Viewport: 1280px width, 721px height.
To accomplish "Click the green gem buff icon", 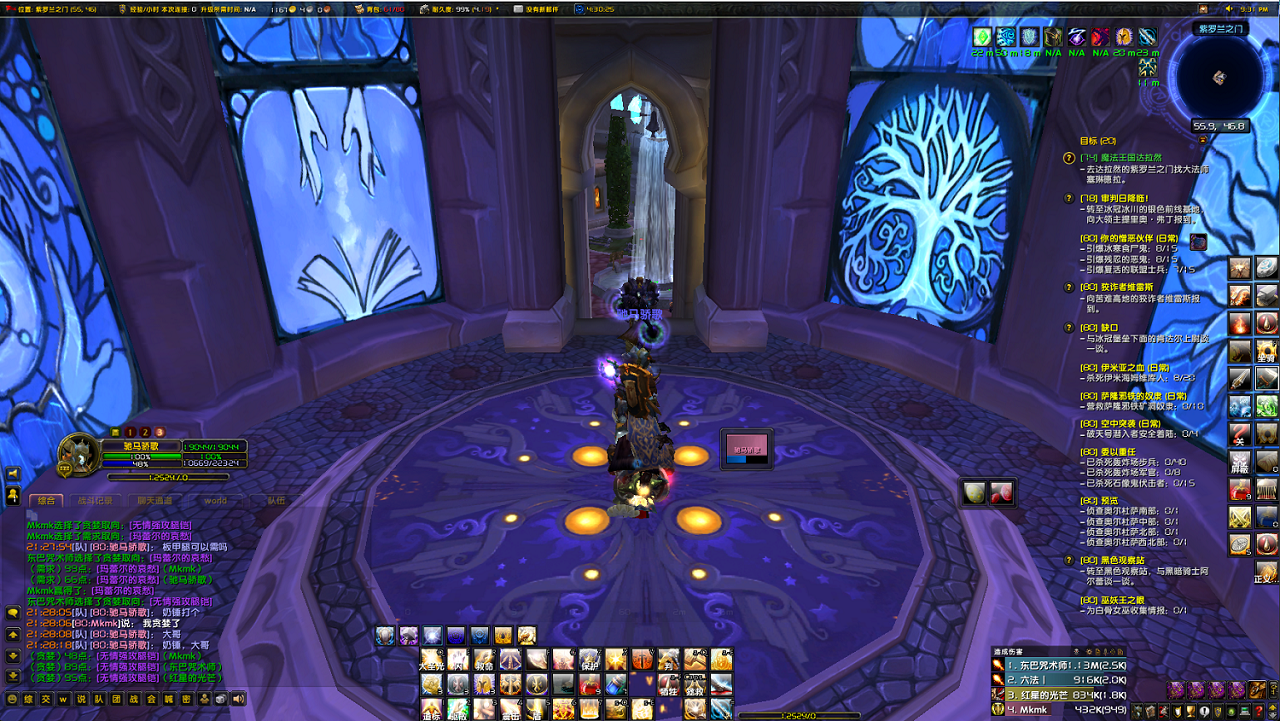I will pos(981,37).
